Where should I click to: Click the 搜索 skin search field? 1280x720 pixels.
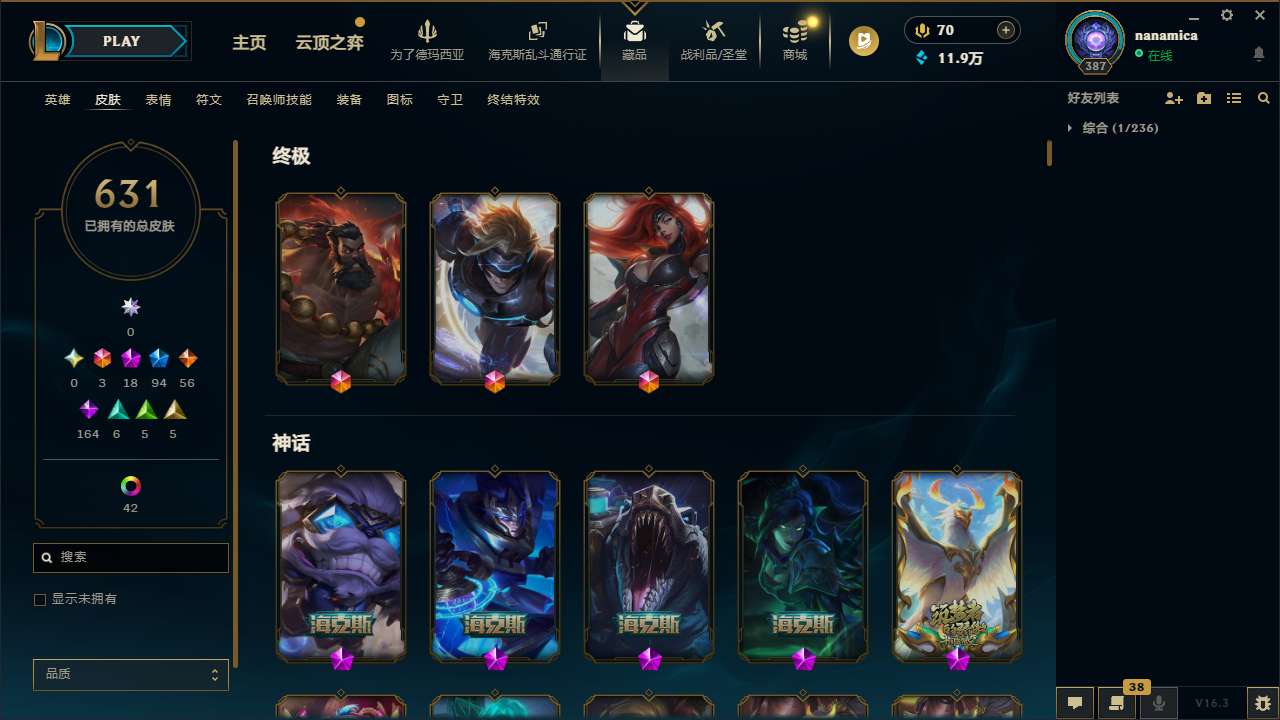[x=130, y=557]
